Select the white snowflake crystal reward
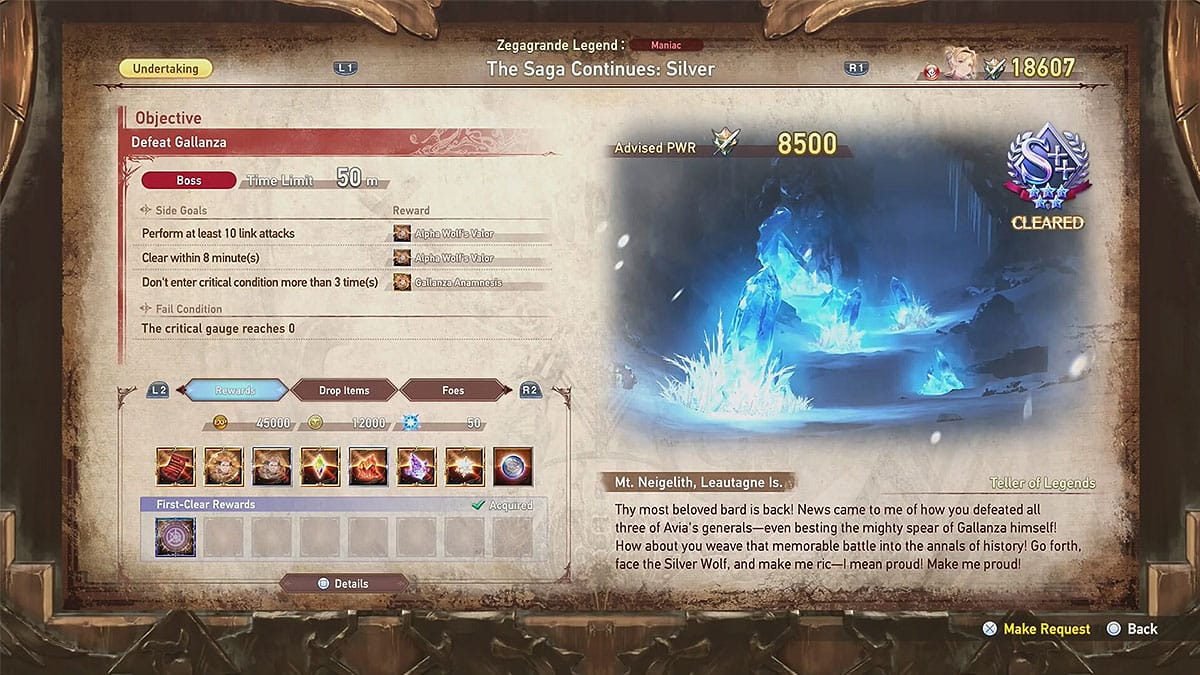The height and width of the screenshot is (675, 1200). point(464,466)
